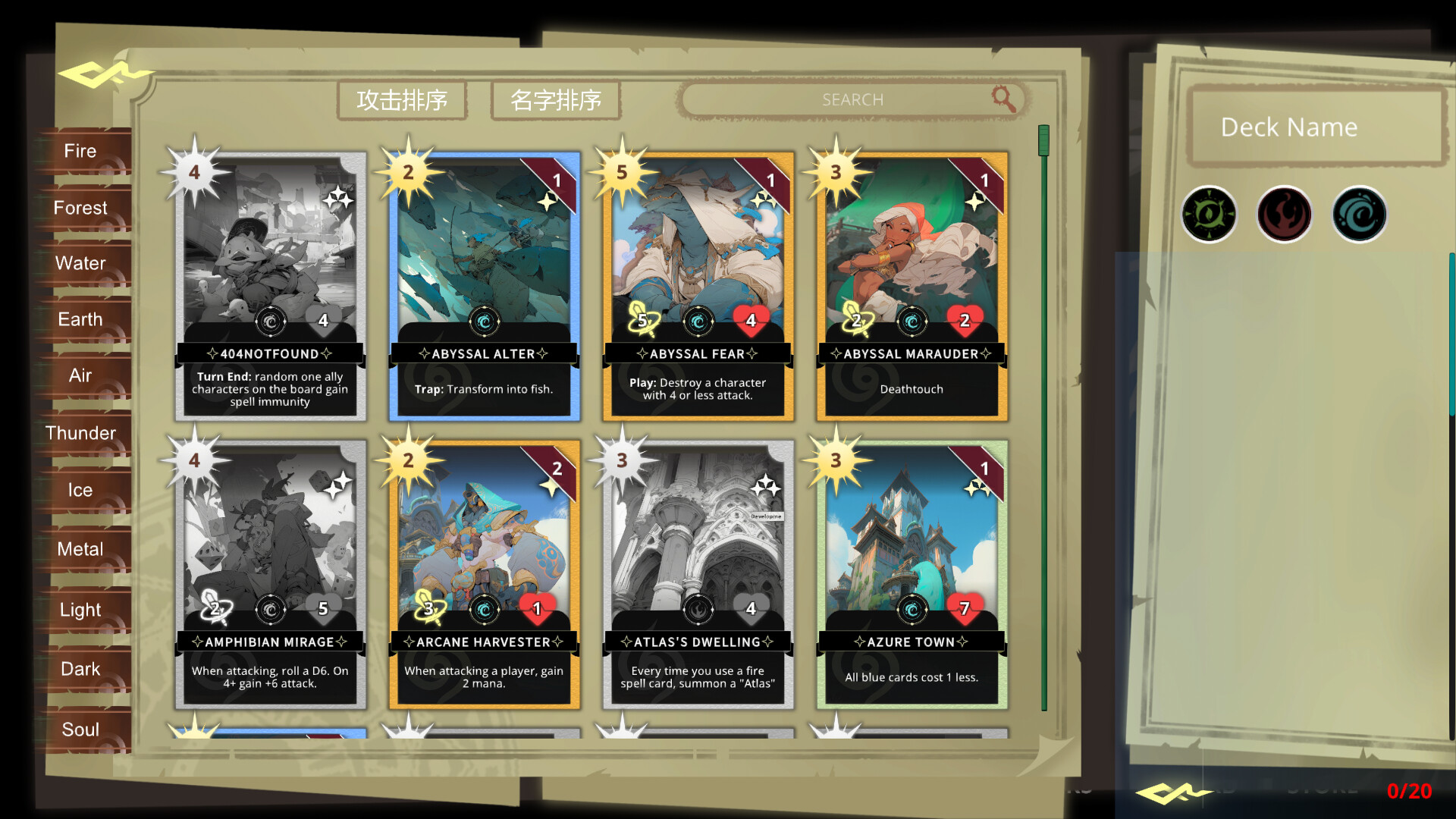1456x819 pixels.
Task: Select the red Fire element icon beside Deck Name
Action: pyautogui.click(x=1285, y=215)
